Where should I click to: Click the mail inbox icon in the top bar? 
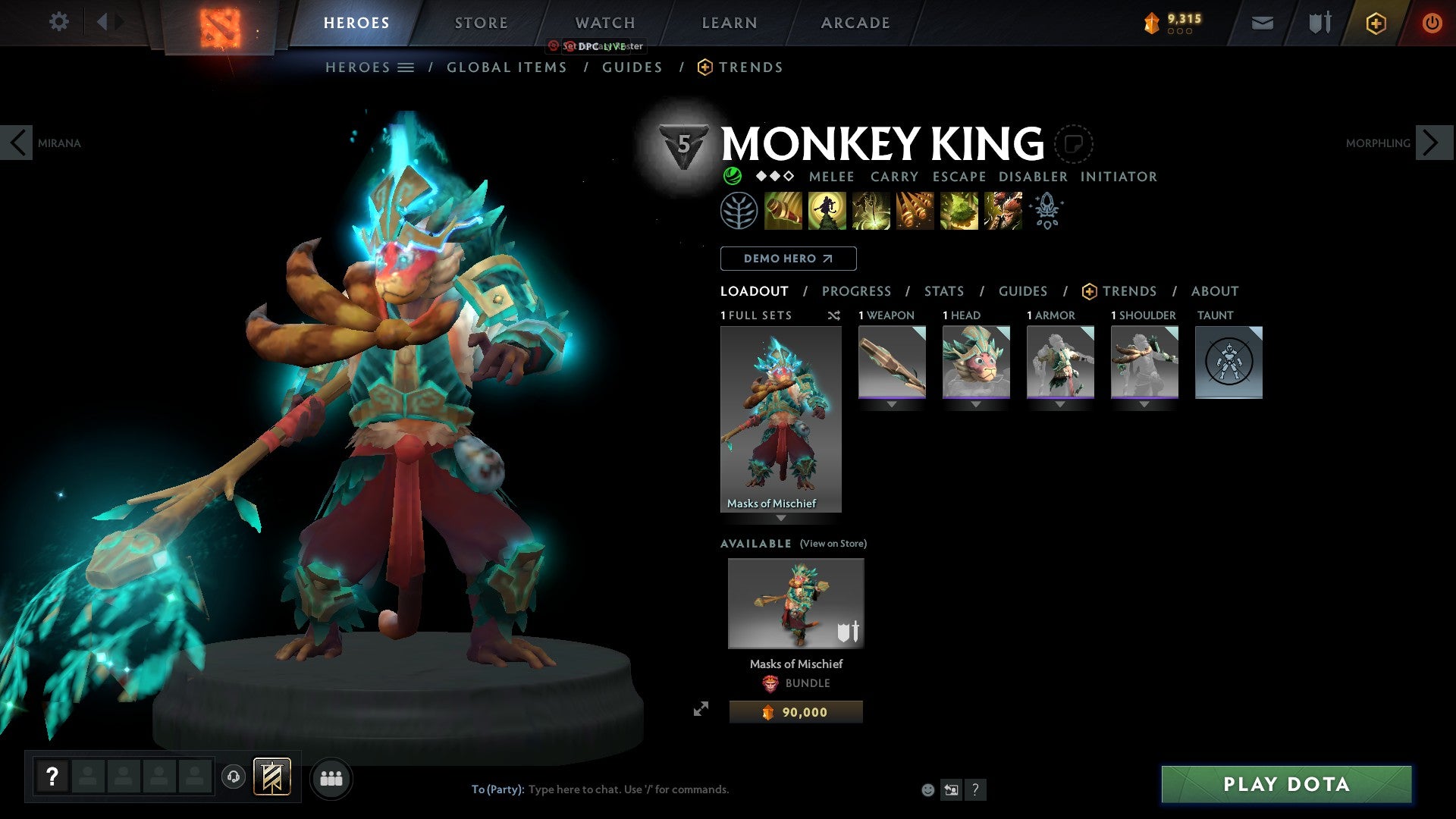click(x=1263, y=23)
